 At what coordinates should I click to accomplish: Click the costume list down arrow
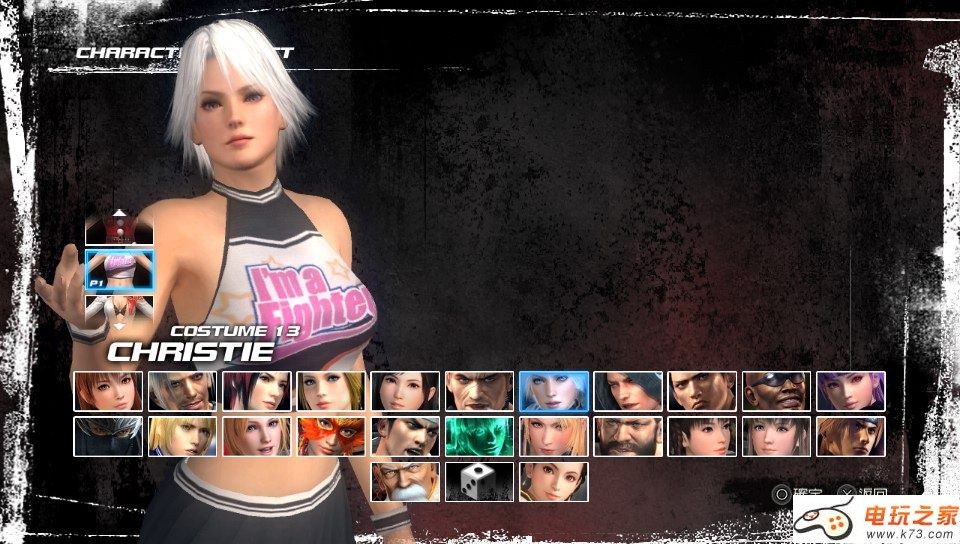coord(120,326)
